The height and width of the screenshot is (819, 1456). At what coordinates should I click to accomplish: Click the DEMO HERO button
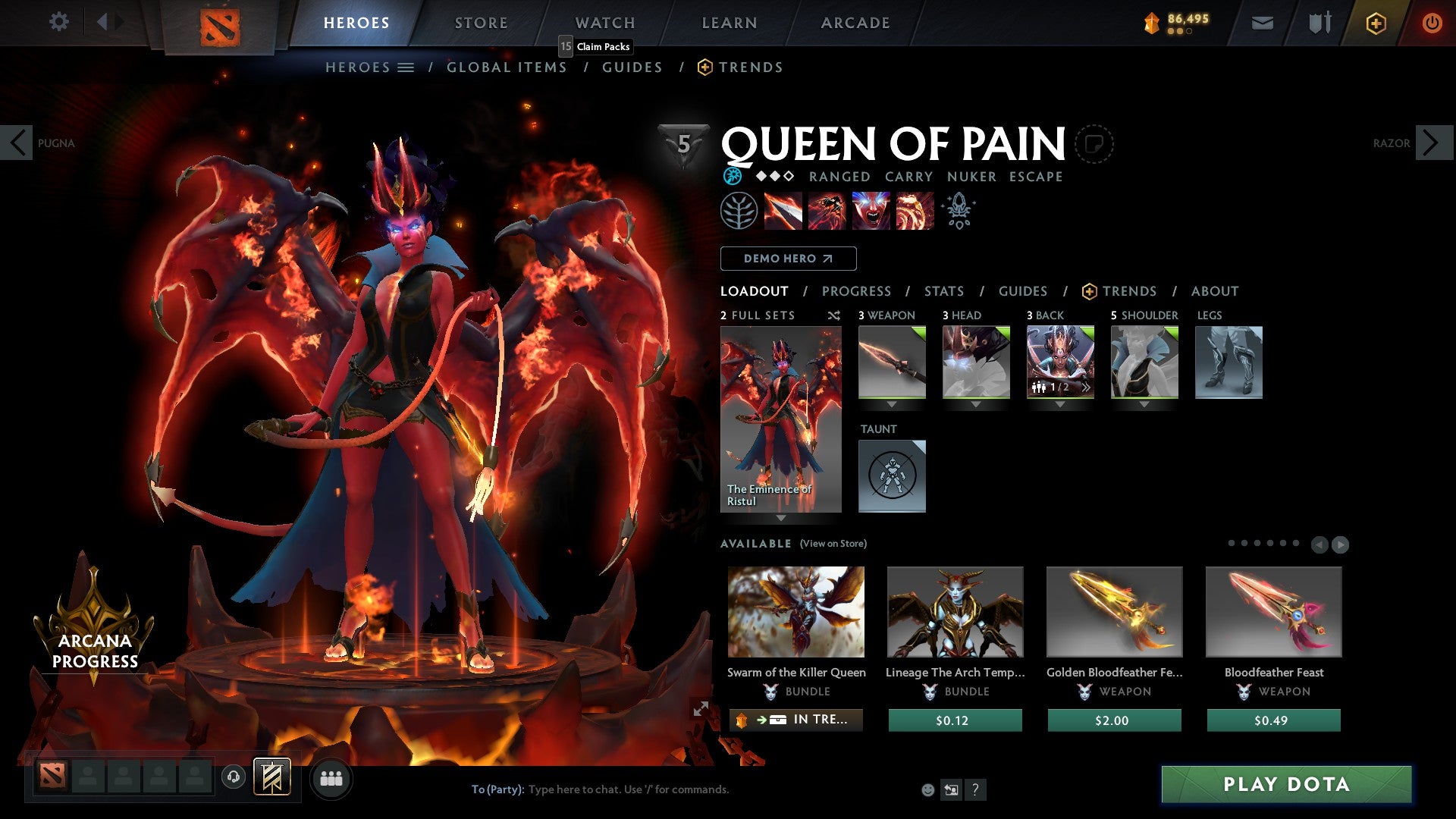(x=788, y=258)
